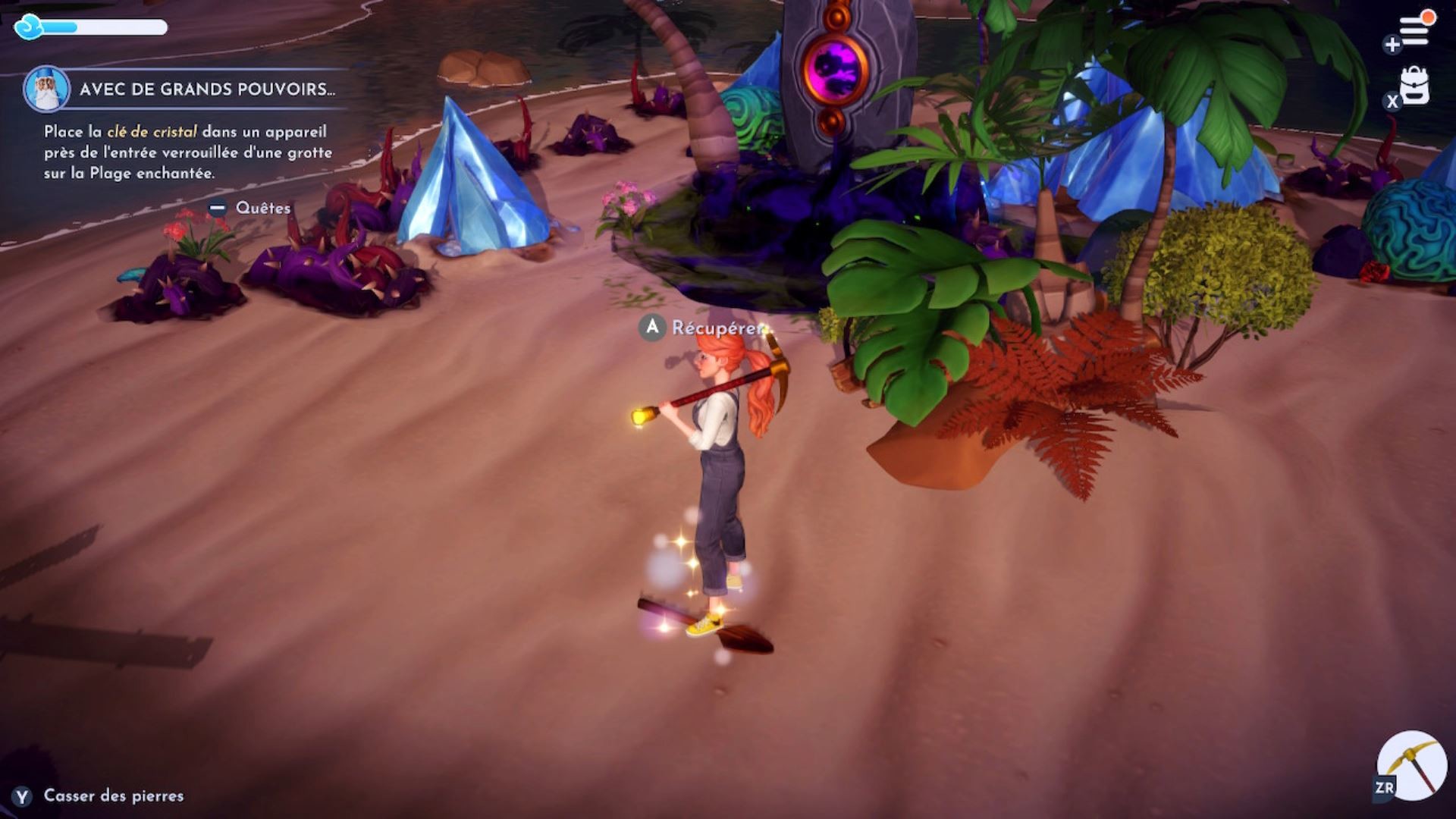Screen dimensions: 1456x819
Task: Open the backpack inventory icon
Action: tap(1414, 86)
